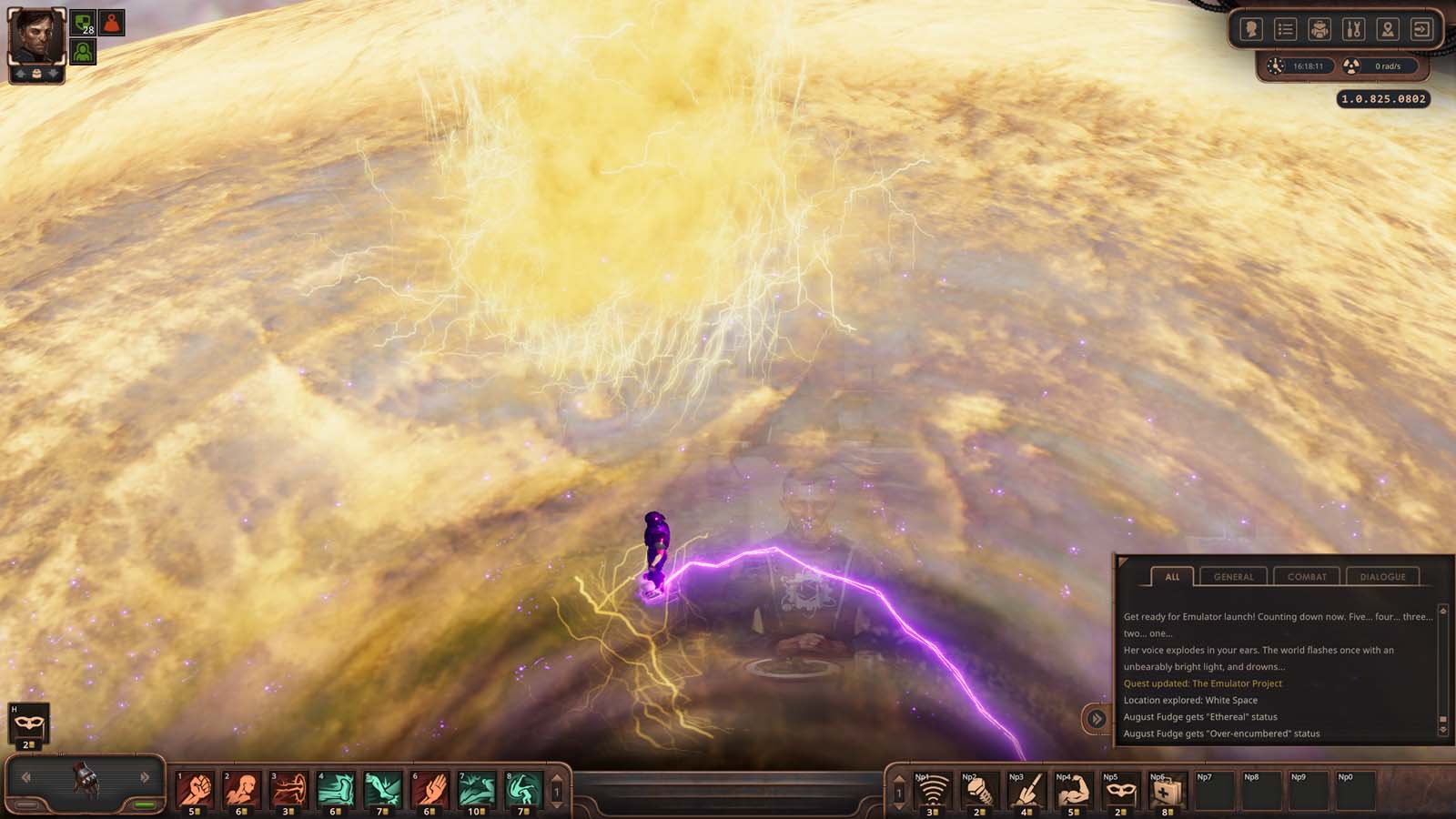The image size is (1456, 819).
Task: Select the player portrait
Action: [36, 38]
